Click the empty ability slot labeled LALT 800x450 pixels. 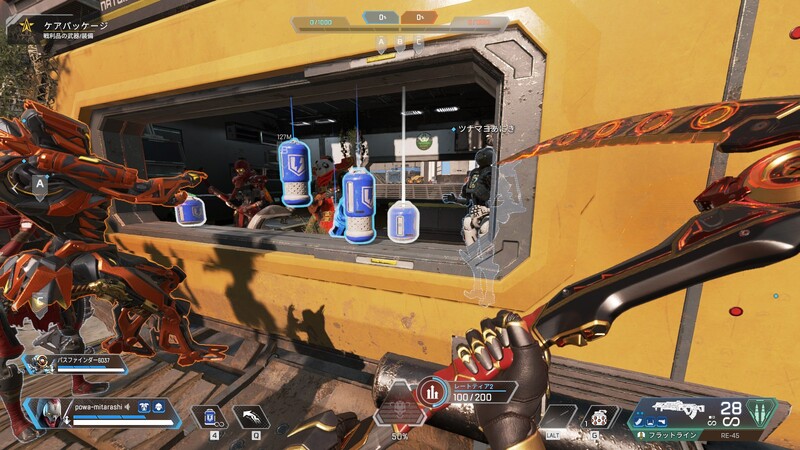click(x=556, y=417)
